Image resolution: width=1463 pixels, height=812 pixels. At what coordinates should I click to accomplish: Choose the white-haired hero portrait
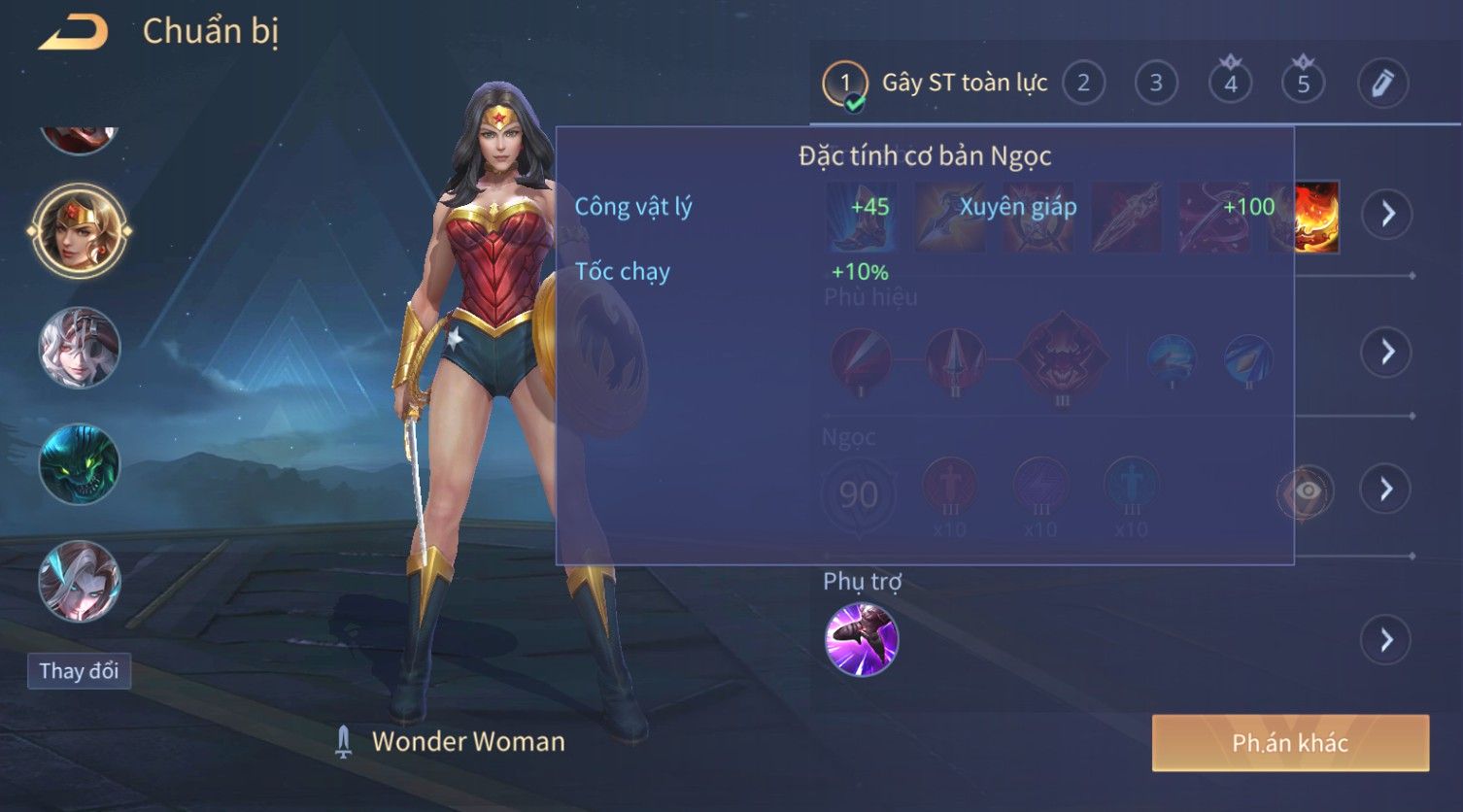click(x=79, y=347)
